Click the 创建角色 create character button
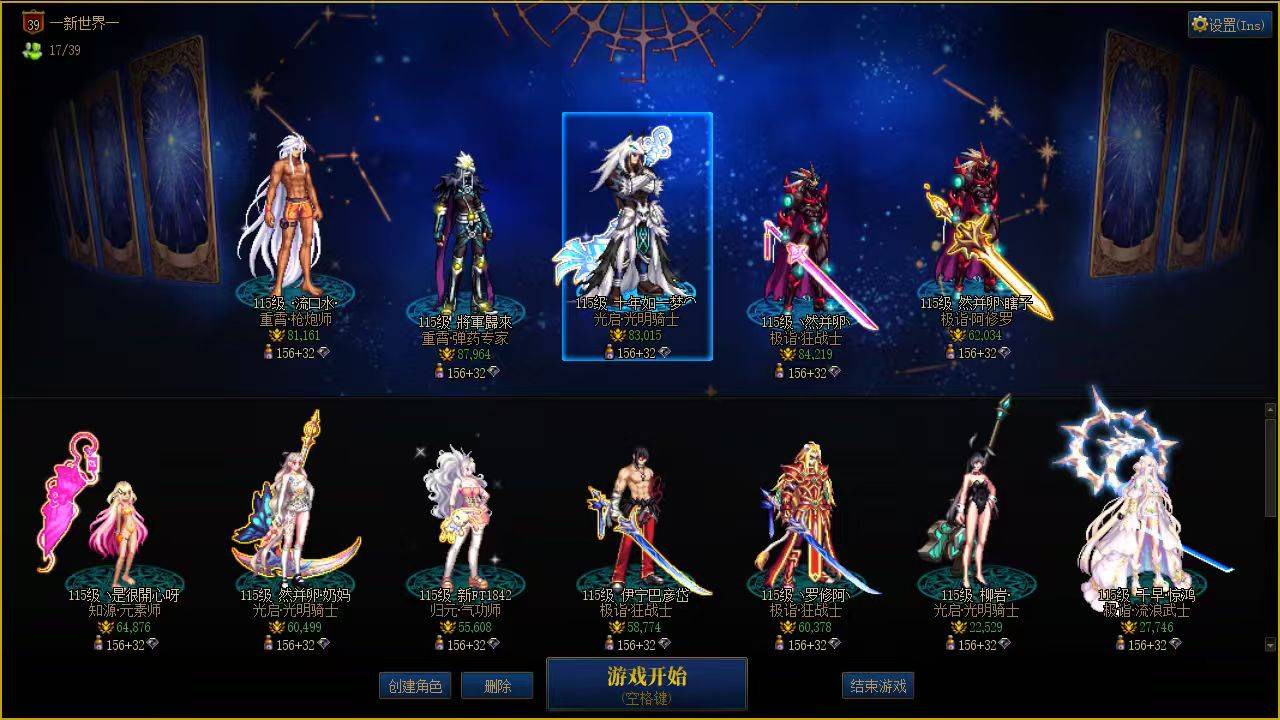This screenshot has width=1280, height=720. (x=417, y=686)
